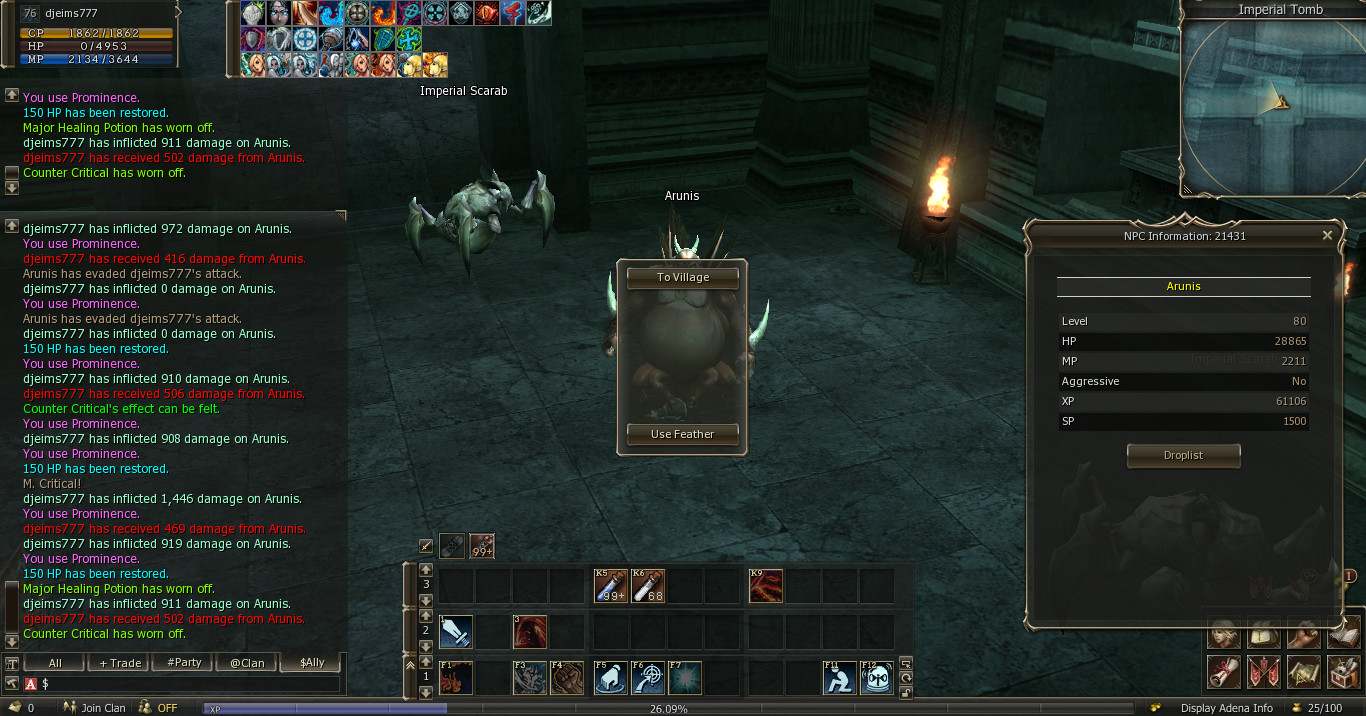Open the @Clan chat tab
The width and height of the screenshot is (1366, 716).
(247, 663)
